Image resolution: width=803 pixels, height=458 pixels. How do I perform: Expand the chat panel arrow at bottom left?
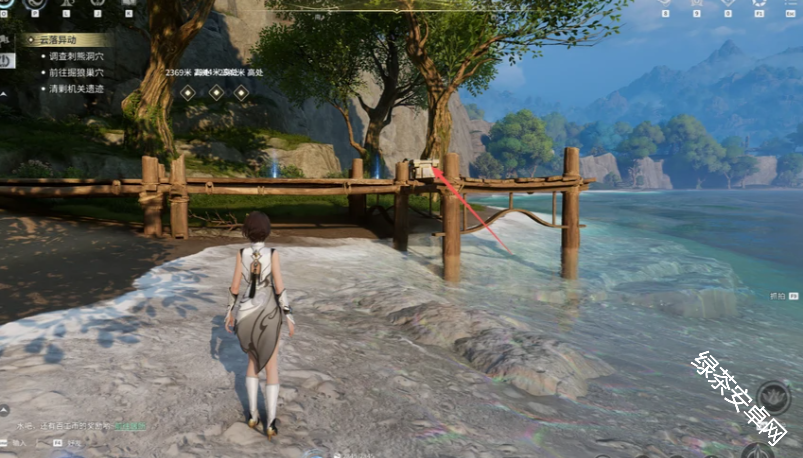coord(5,410)
